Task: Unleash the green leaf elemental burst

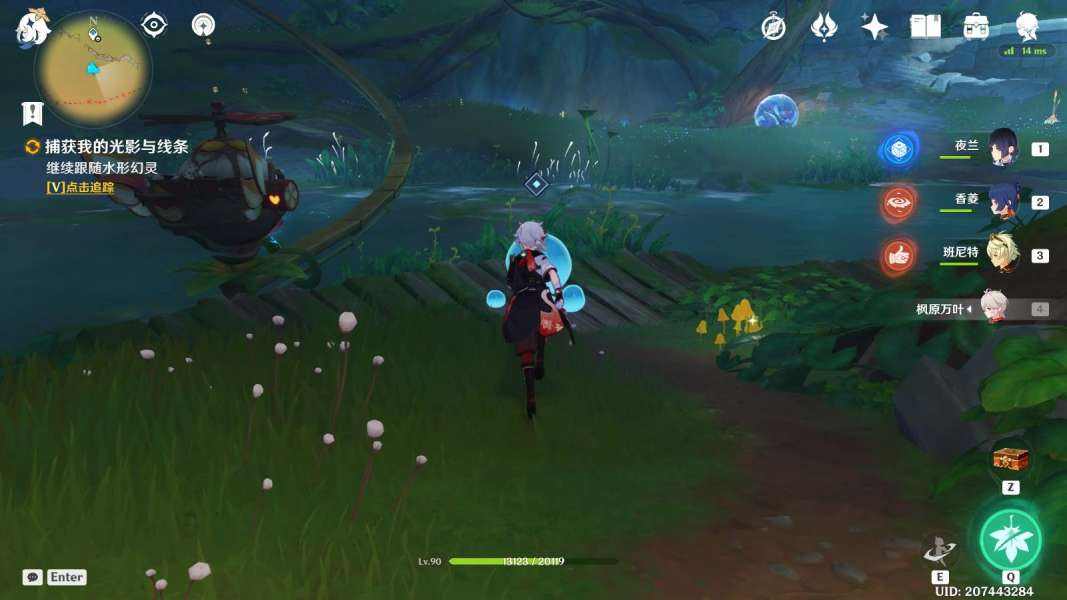Action: coord(1010,539)
